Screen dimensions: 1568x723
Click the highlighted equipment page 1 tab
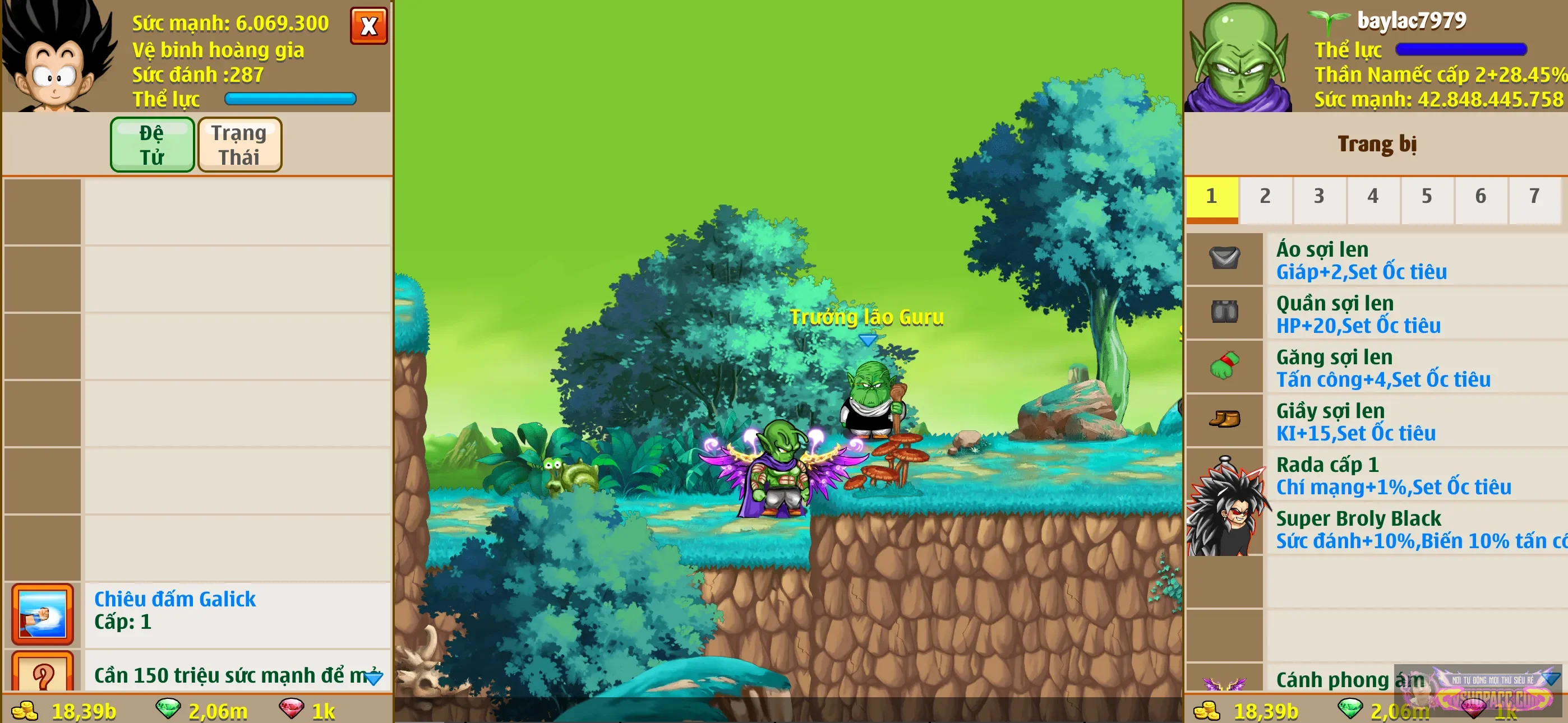point(1211,197)
